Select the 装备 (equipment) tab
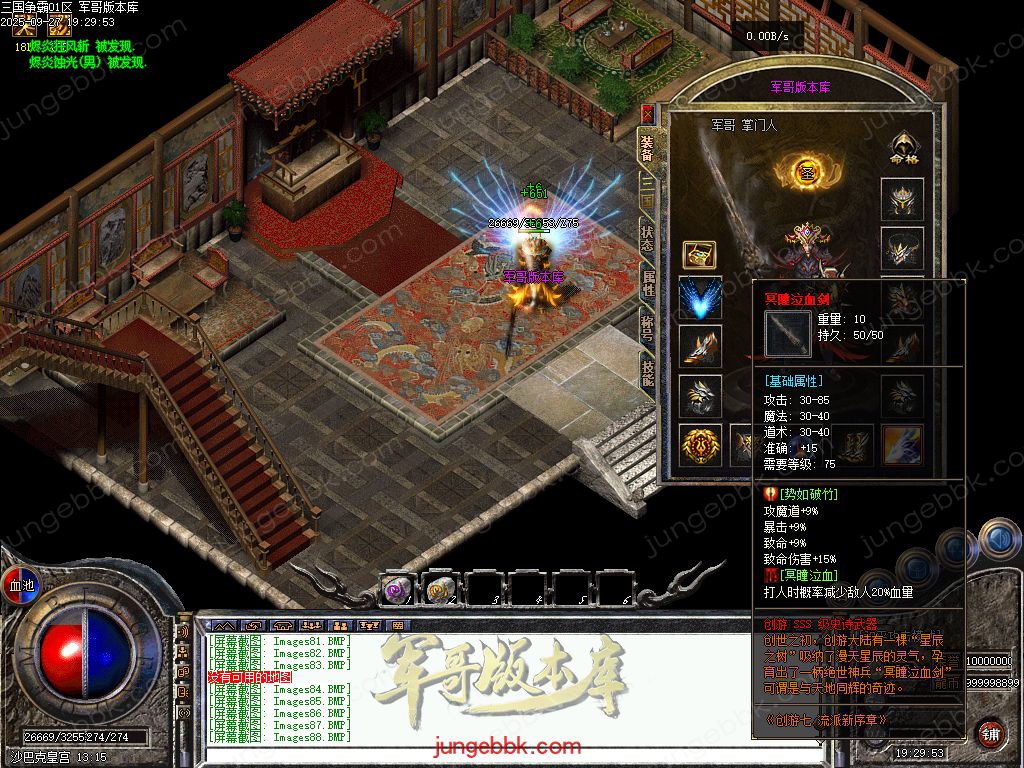This screenshot has height=768, width=1024. [x=647, y=148]
